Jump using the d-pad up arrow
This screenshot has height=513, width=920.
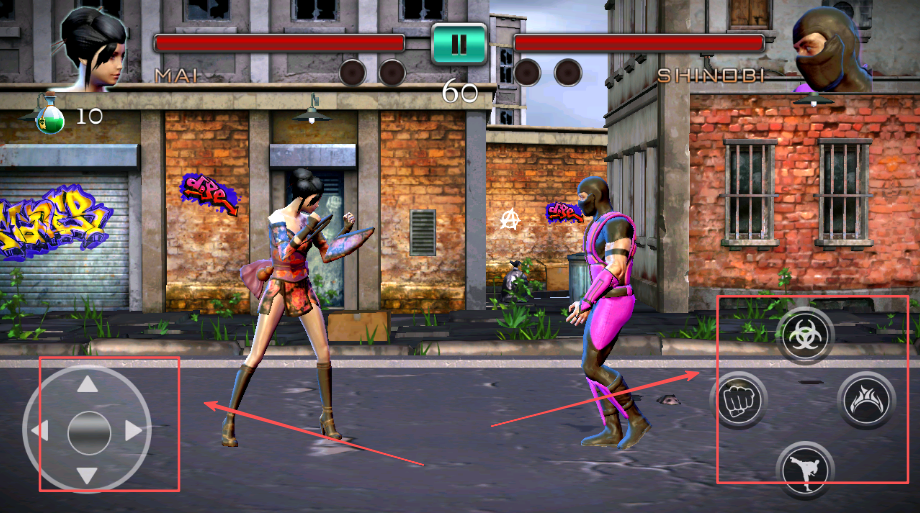[88, 385]
